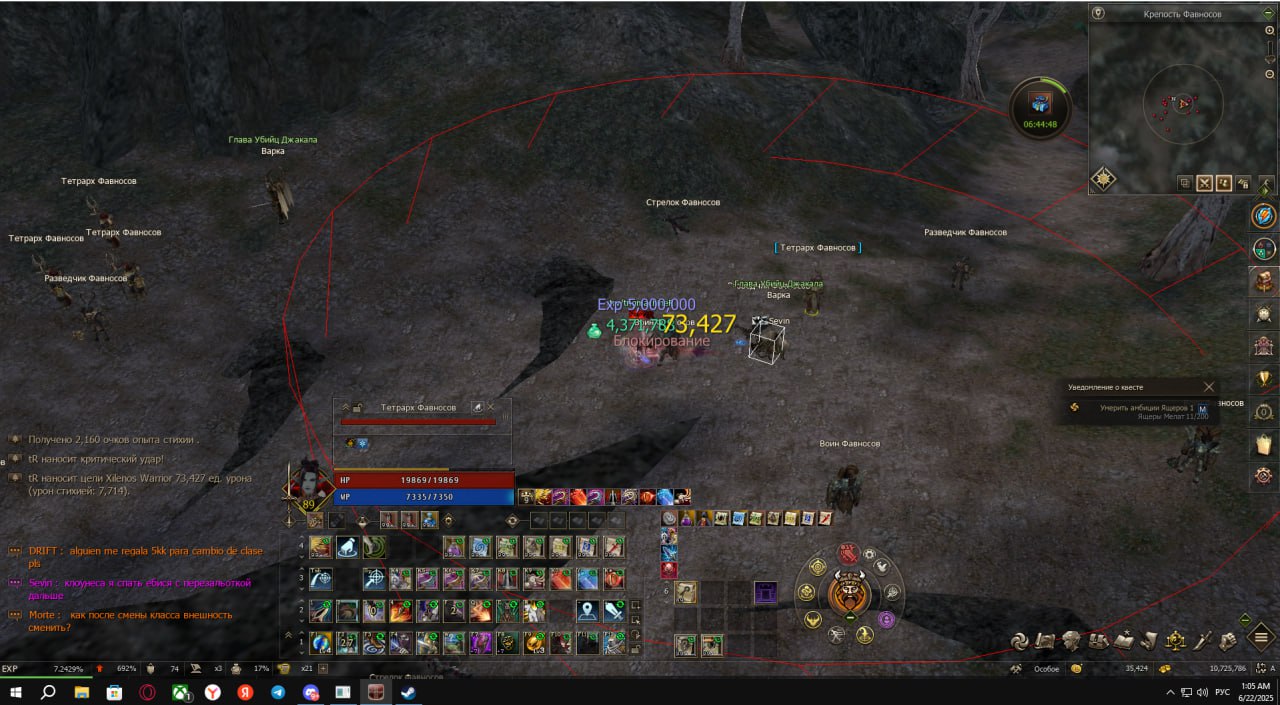The height and width of the screenshot is (705, 1280).
Task: Zoom in the minimap
Action: pos(1270,31)
